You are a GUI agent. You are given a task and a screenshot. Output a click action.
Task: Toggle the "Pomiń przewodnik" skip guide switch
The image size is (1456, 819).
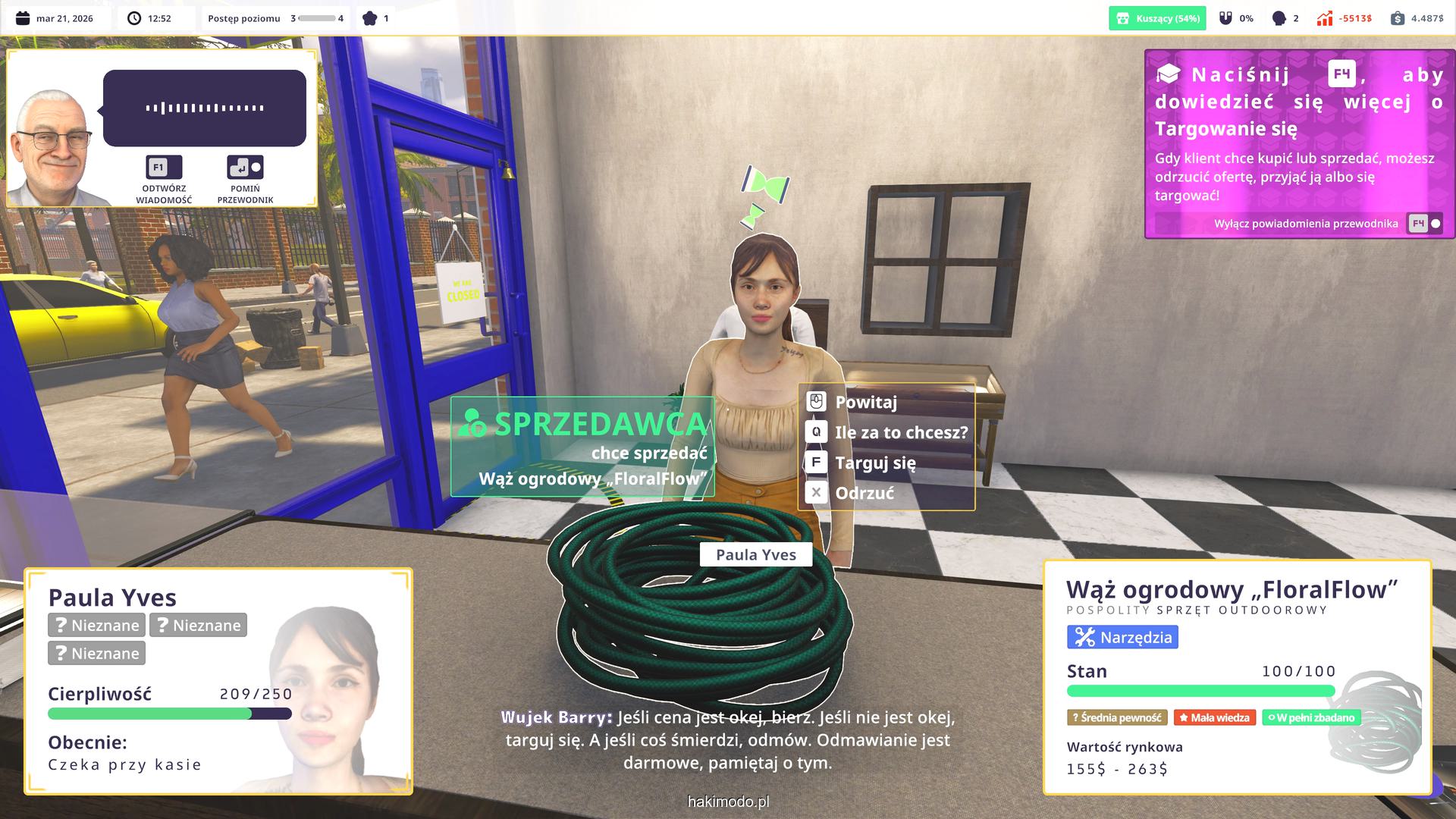click(x=245, y=168)
